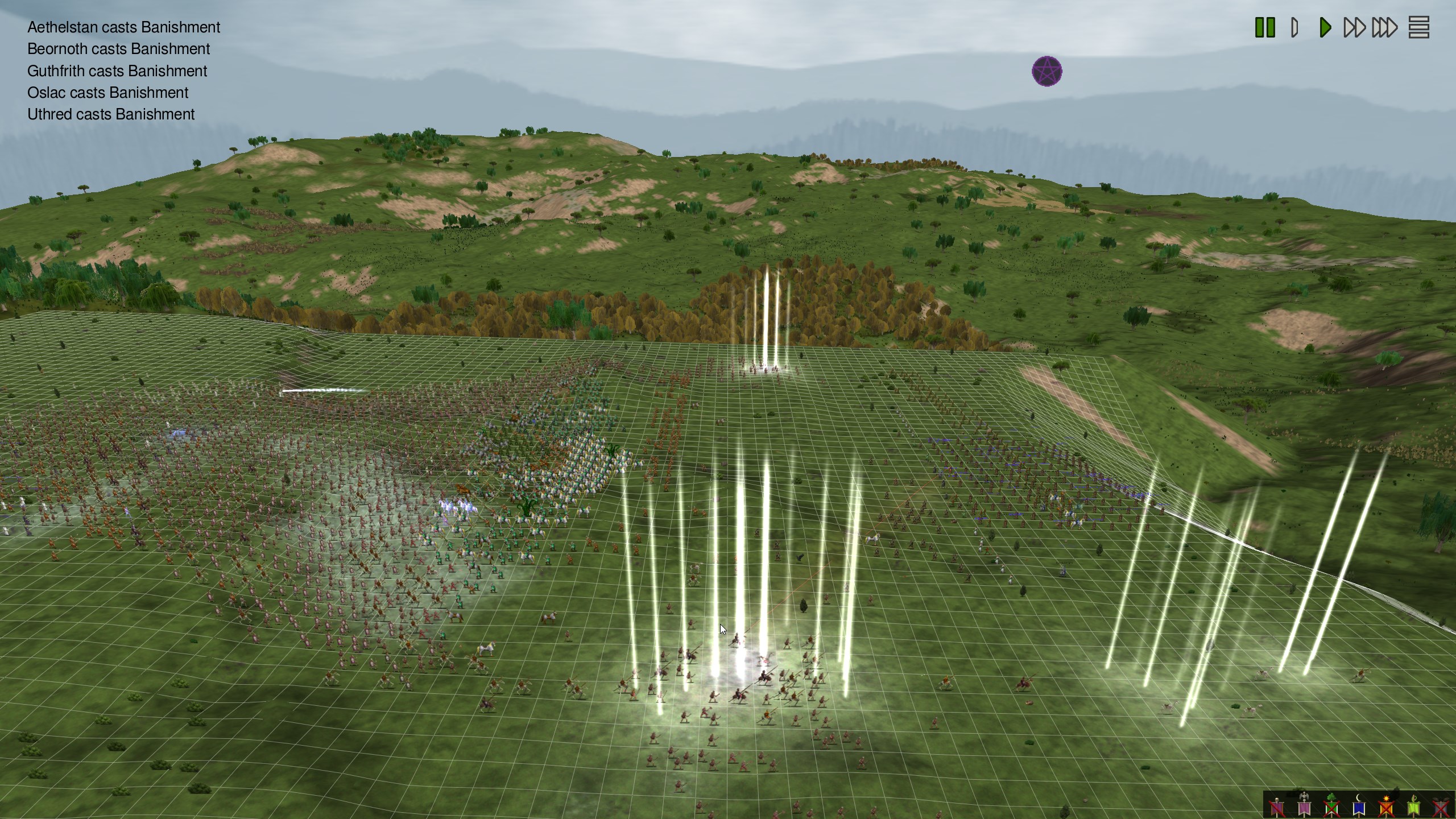Play the battle at normal speed
The image size is (1456, 819).
(x=1325, y=27)
